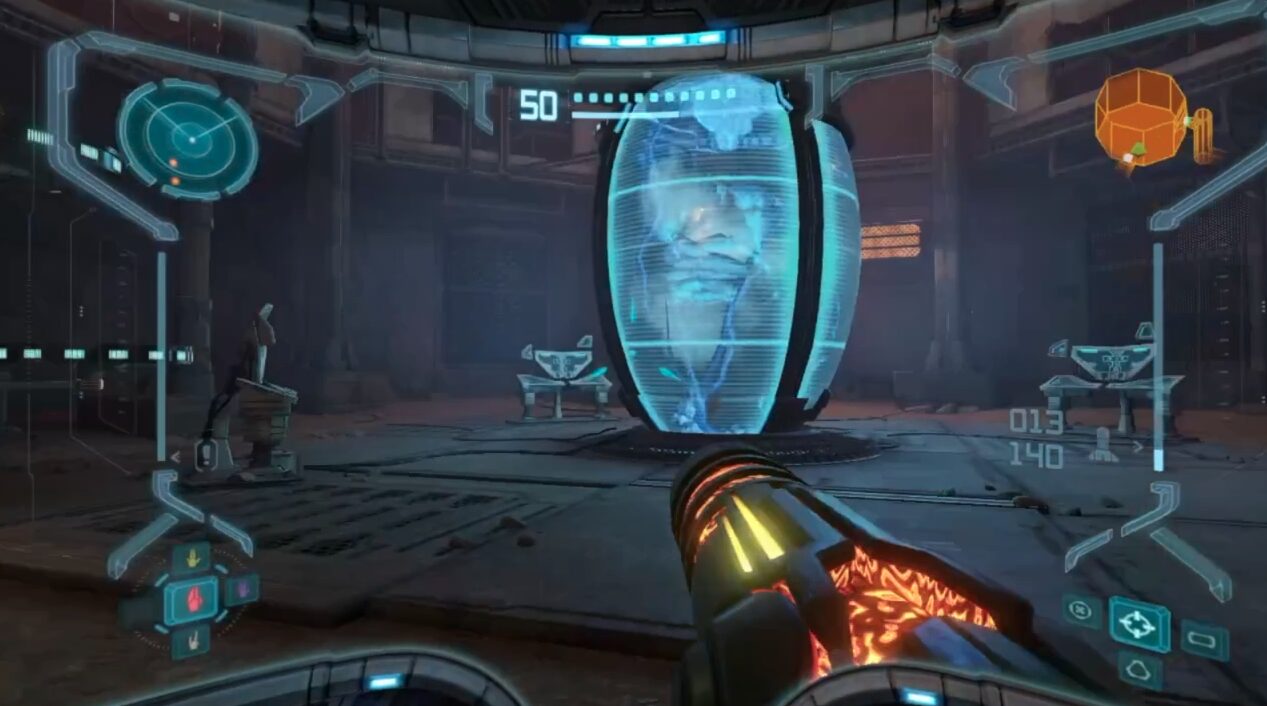
Task: Activate the crosshair visor icon
Action: [1139, 624]
